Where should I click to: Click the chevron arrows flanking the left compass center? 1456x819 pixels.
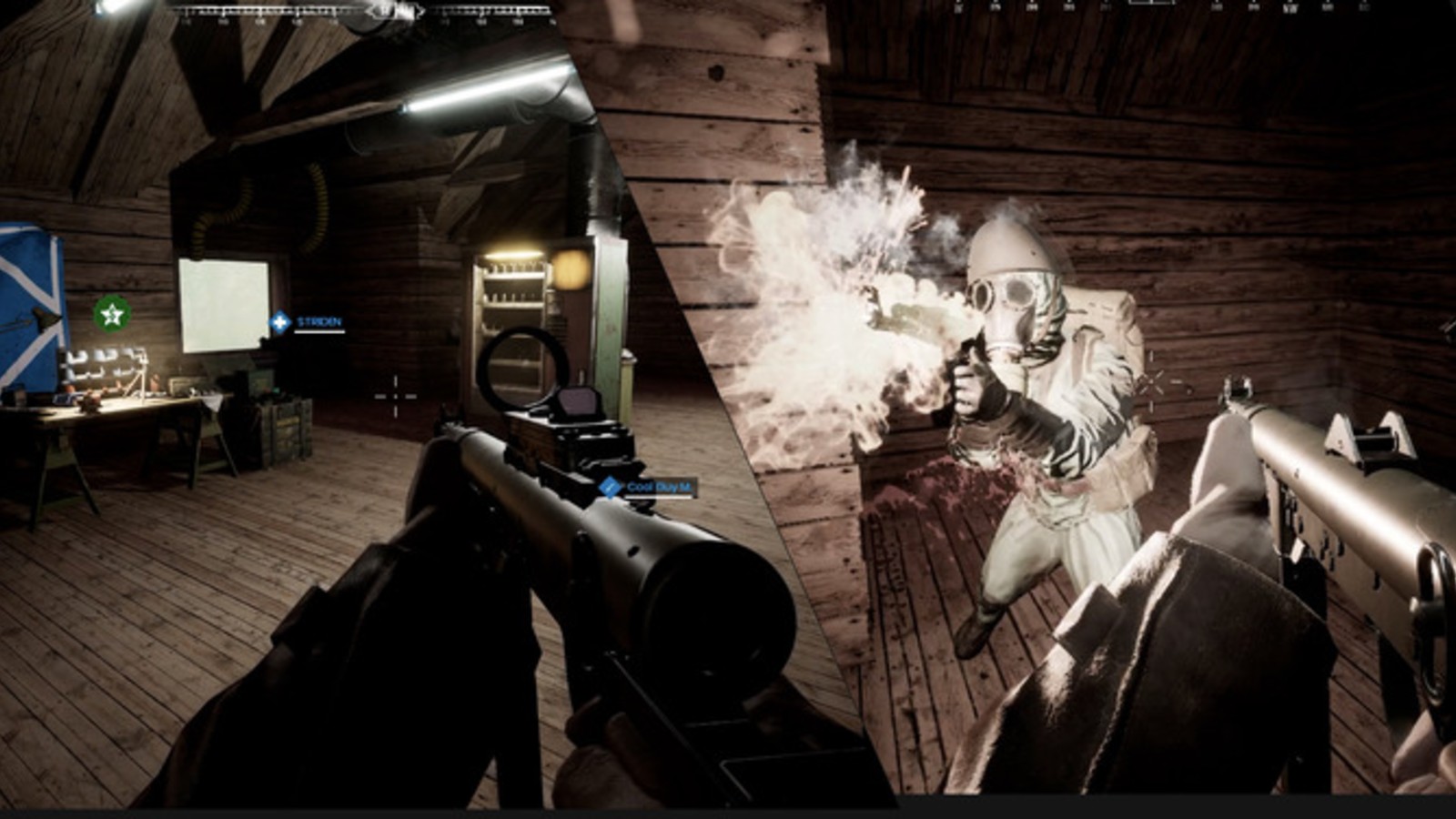(x=371, y=9)
